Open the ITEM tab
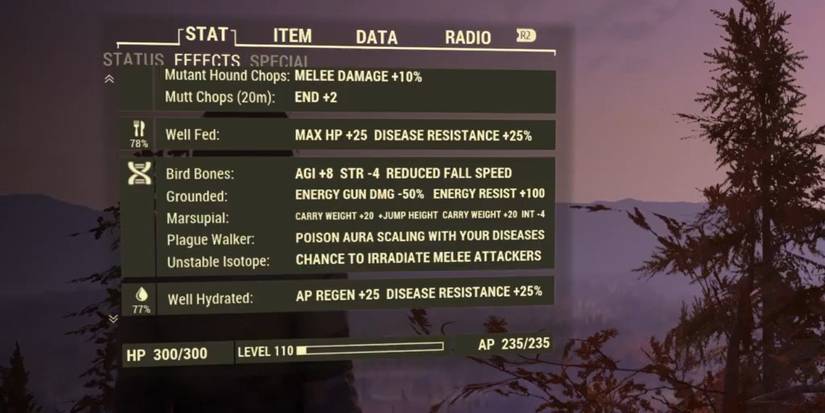Screen dimensions: 825x413 click(x=292, y=36)
